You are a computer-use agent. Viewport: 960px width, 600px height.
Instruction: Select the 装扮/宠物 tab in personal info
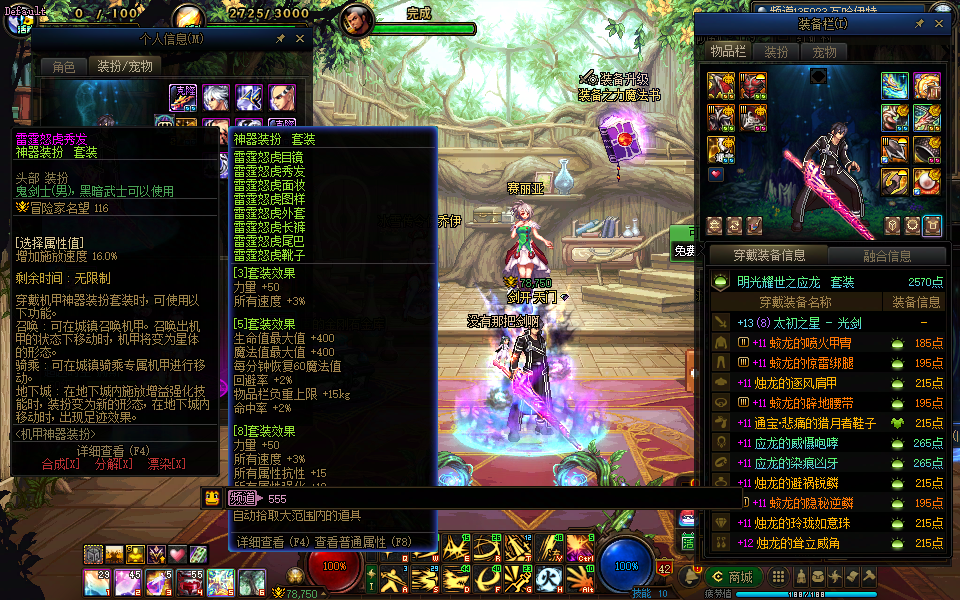point(125,66)
